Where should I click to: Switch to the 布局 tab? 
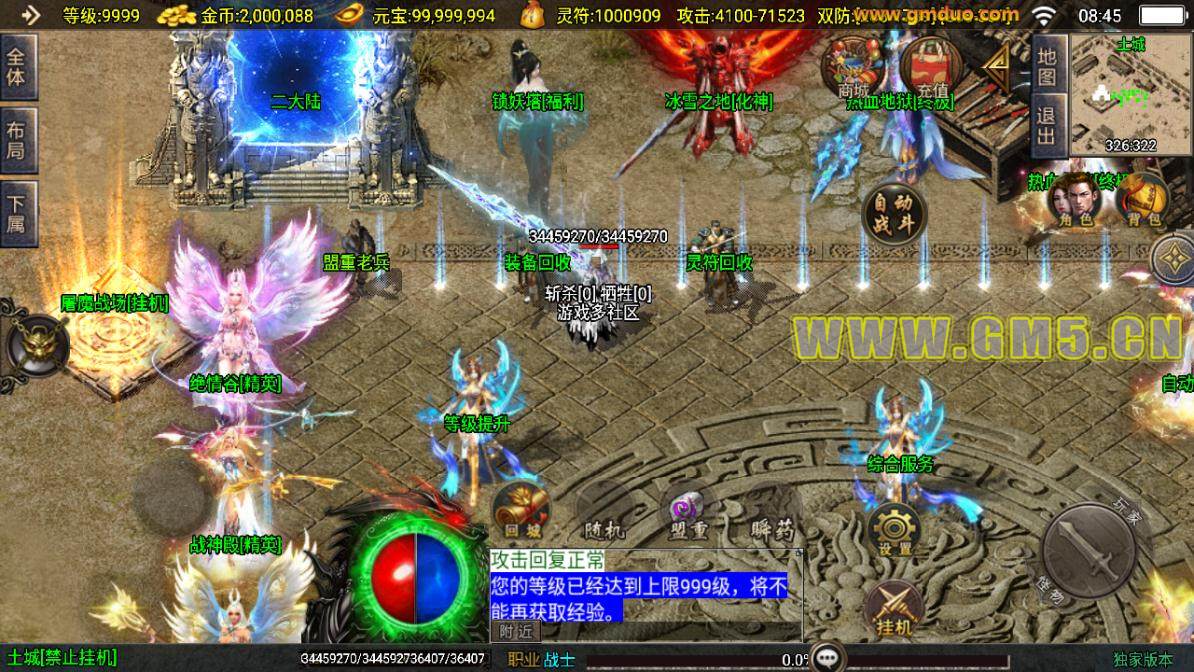click(x=17, y=140)
